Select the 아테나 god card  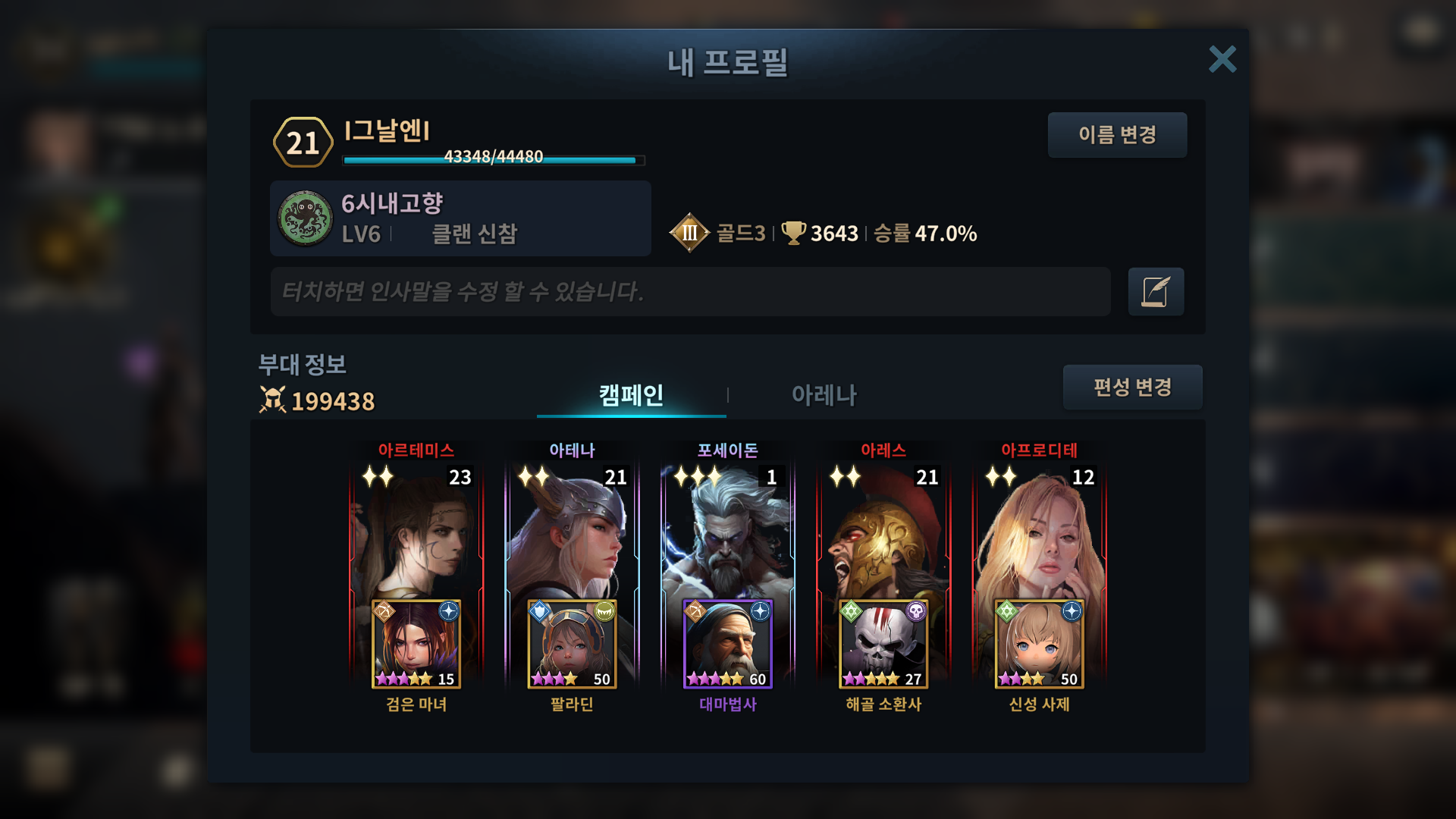(x=572, y=531)
